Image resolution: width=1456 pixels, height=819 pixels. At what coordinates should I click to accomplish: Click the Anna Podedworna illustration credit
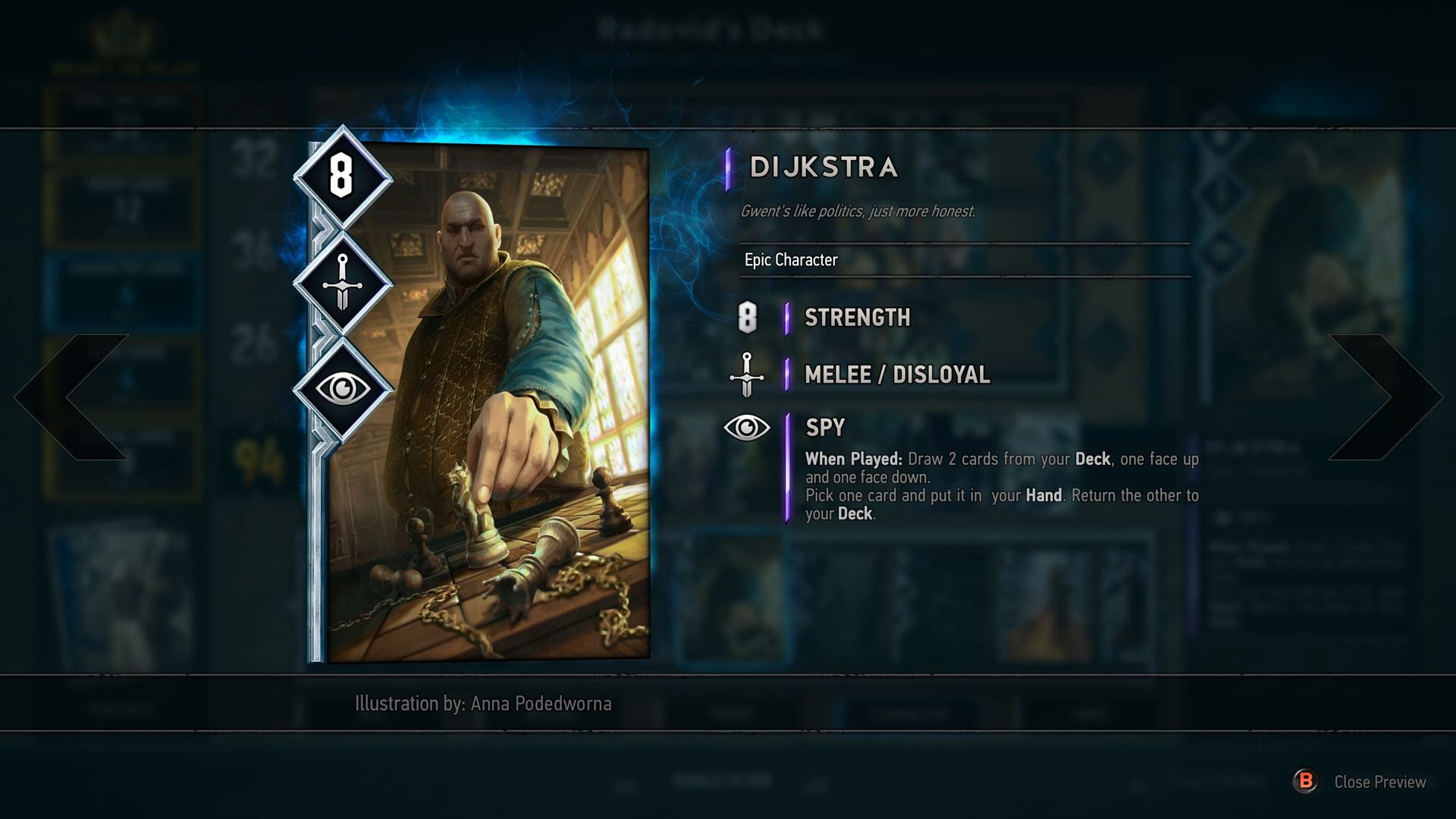(482, 704)
